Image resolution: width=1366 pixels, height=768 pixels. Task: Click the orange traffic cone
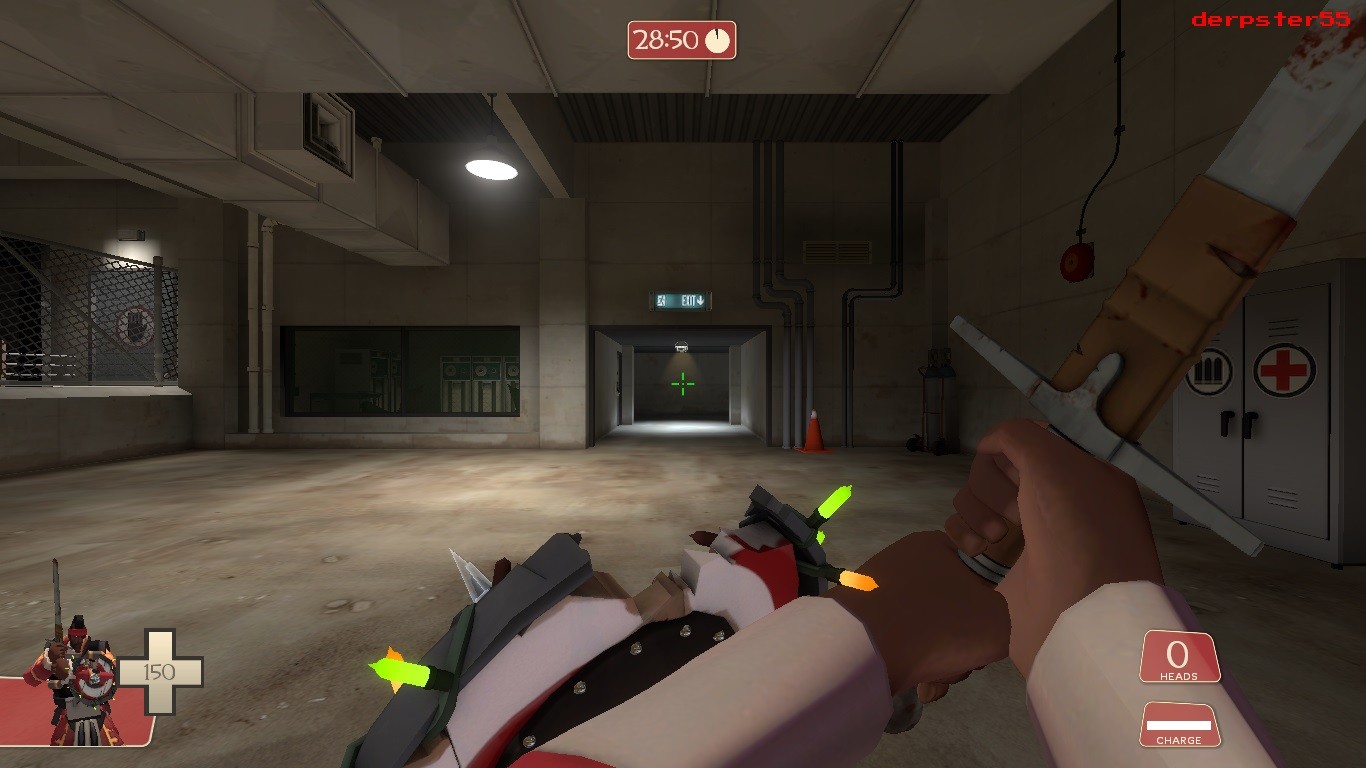point(814,430)
